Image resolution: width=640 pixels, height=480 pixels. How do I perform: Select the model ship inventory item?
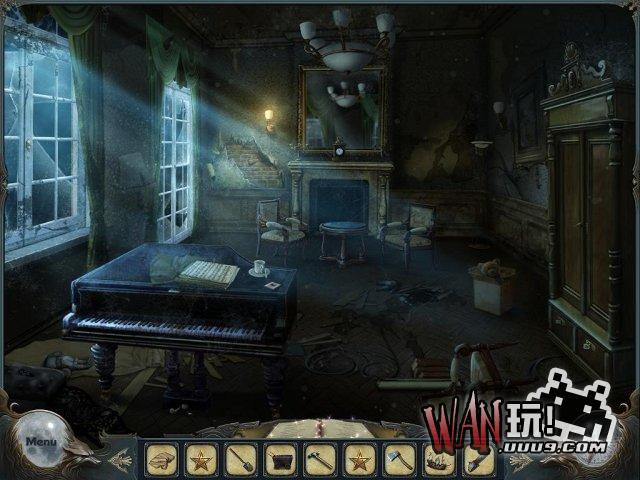(438, 459)
